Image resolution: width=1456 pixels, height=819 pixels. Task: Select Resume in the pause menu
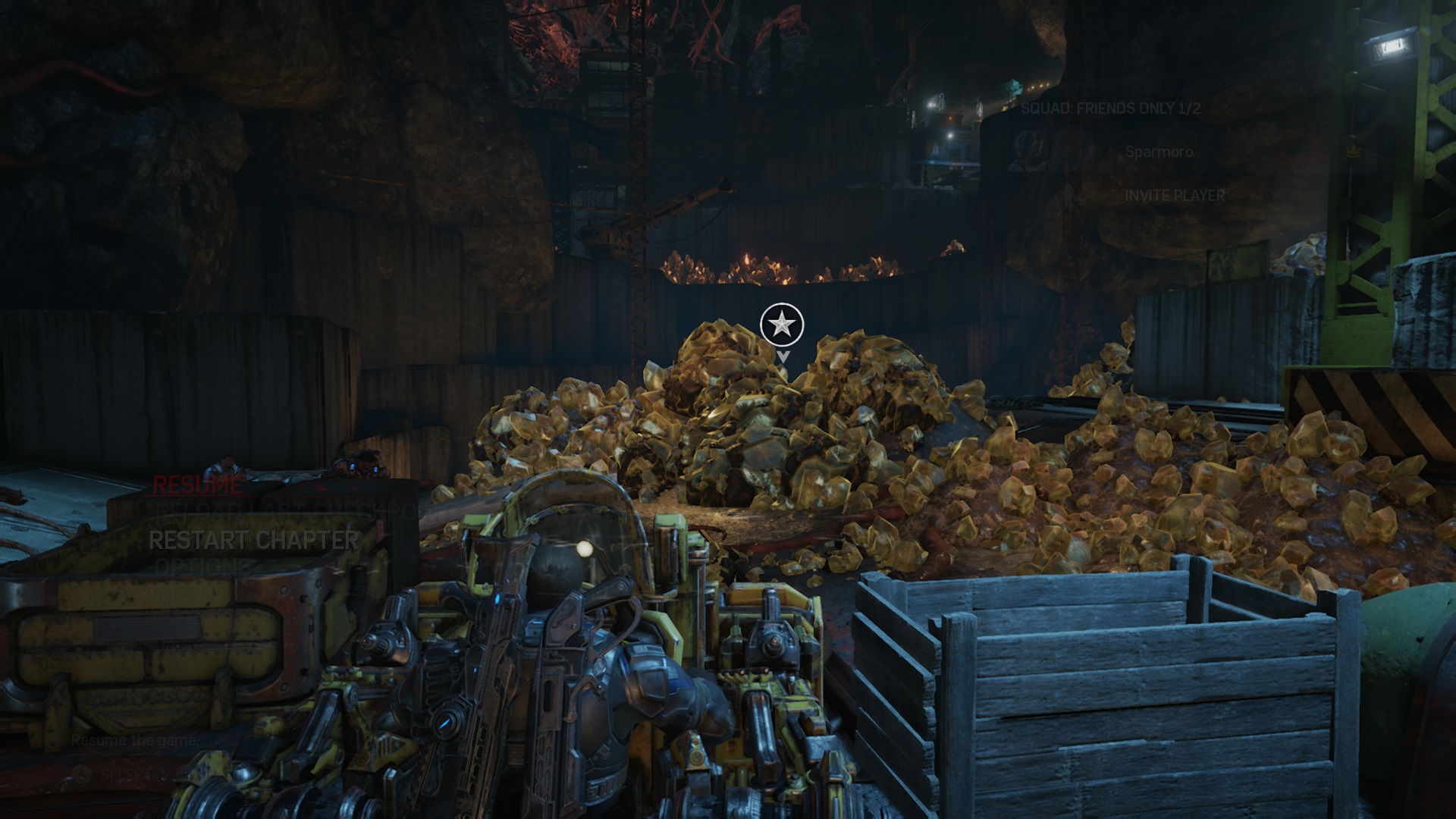[x=197, y=485]
